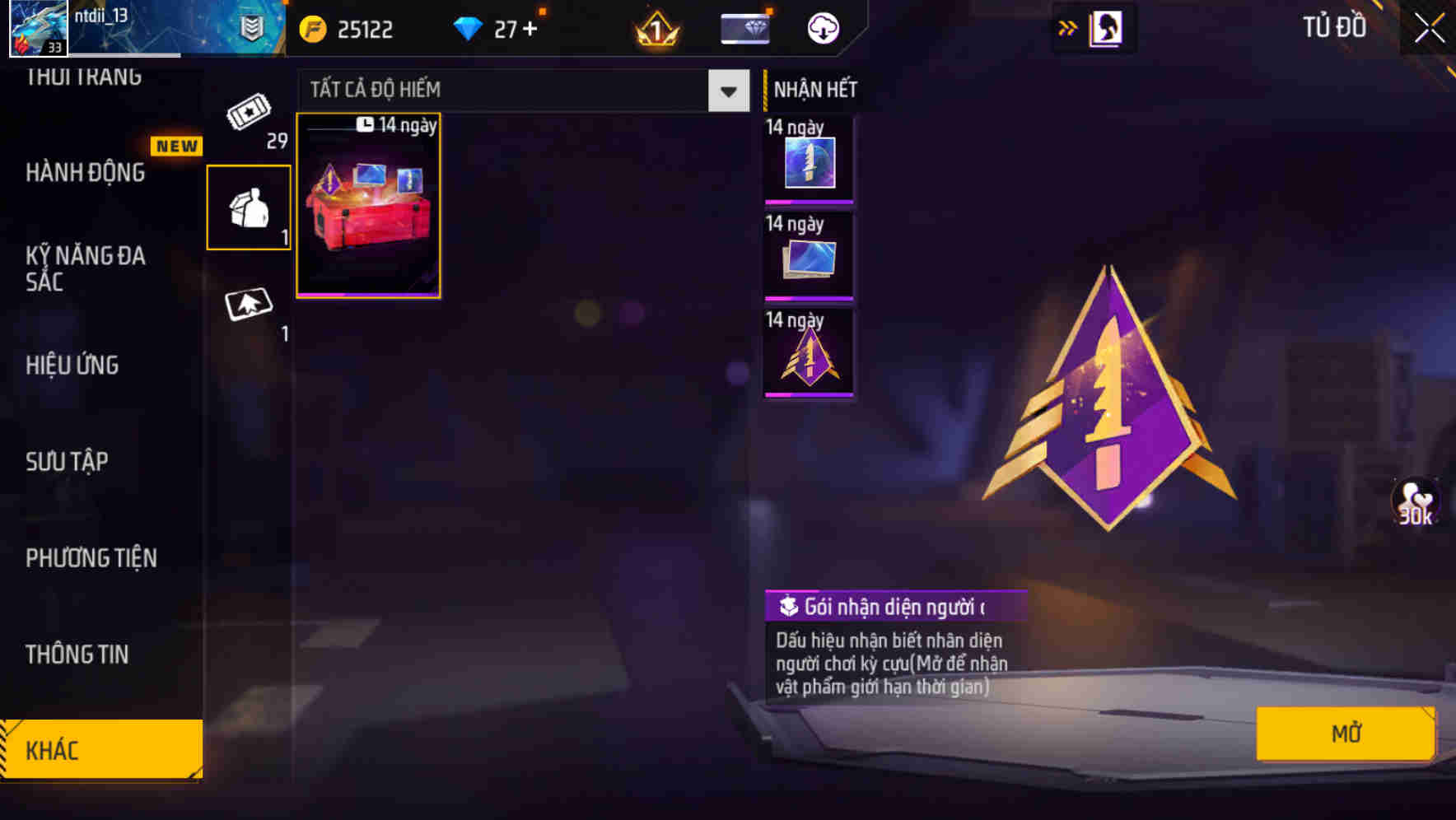This screenshot has width=1456, height=820.
Task: Open the HÀNH ĐỘNG tab with NEW label
Action: pos(86,173)
